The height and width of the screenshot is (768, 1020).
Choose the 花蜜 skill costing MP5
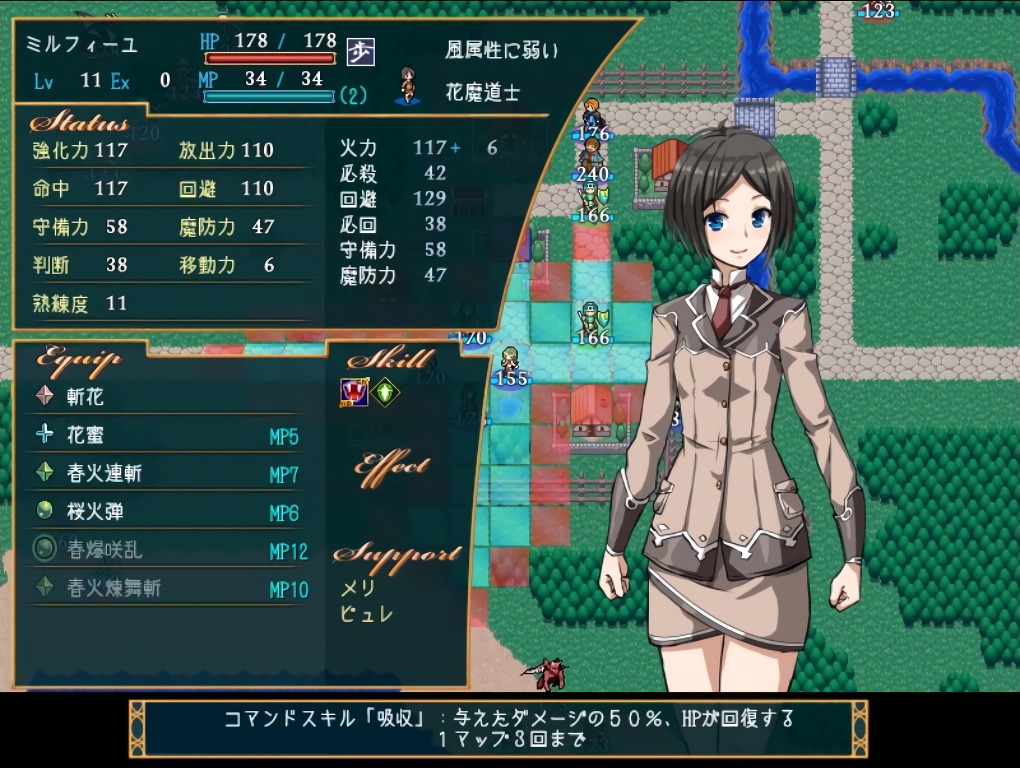tap(85, 436)
